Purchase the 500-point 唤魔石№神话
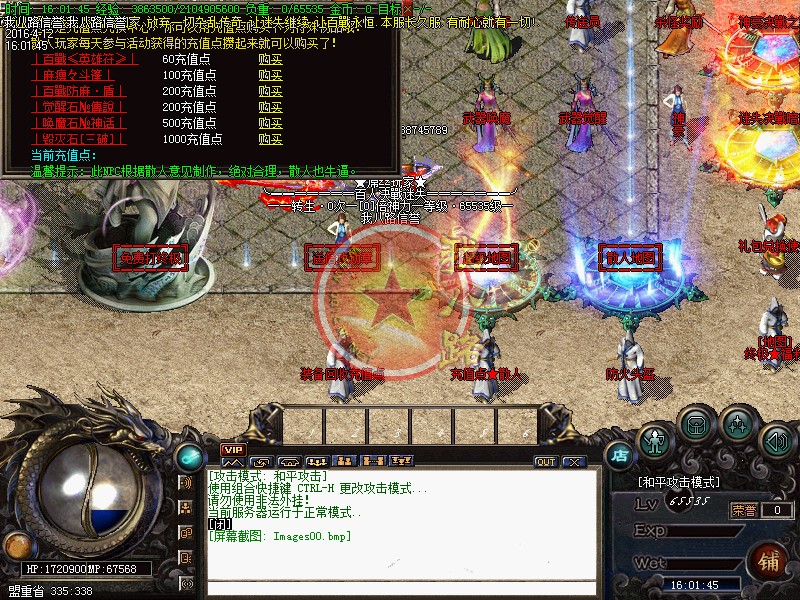 (x=270, y=123)
